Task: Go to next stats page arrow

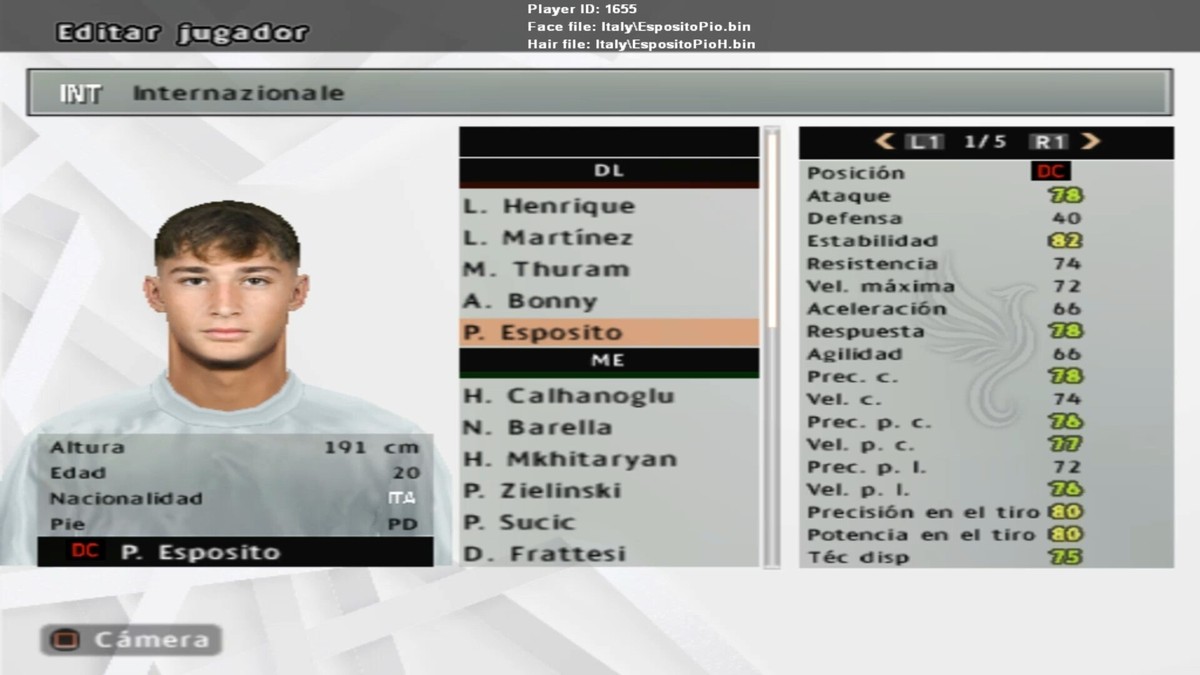Action: [1091, 142]
